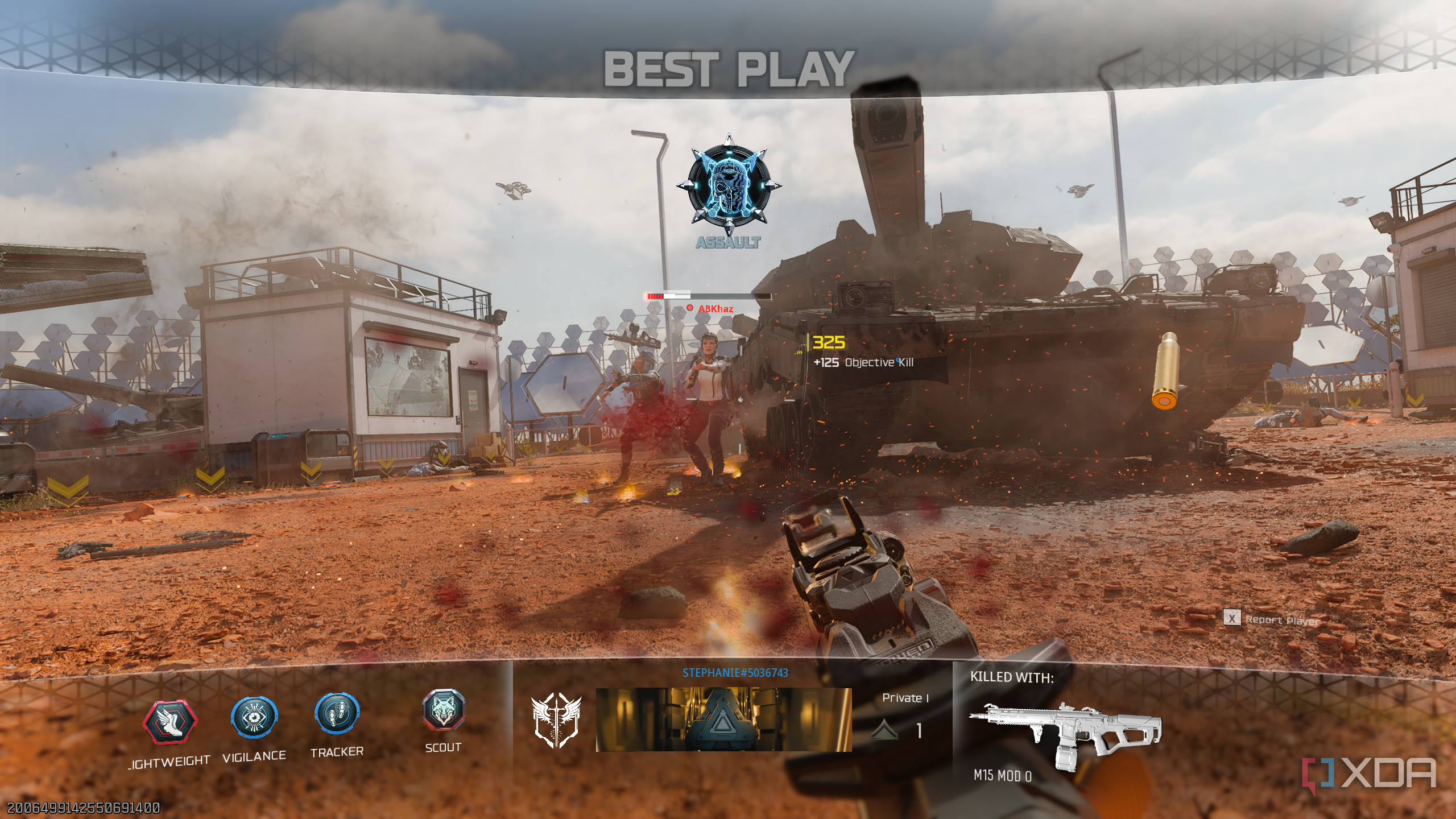This screenshot has height=819, width=1456.
Task: Choose the Tracker perk icon
Action: pyautogui.click(x=337, y=713)
